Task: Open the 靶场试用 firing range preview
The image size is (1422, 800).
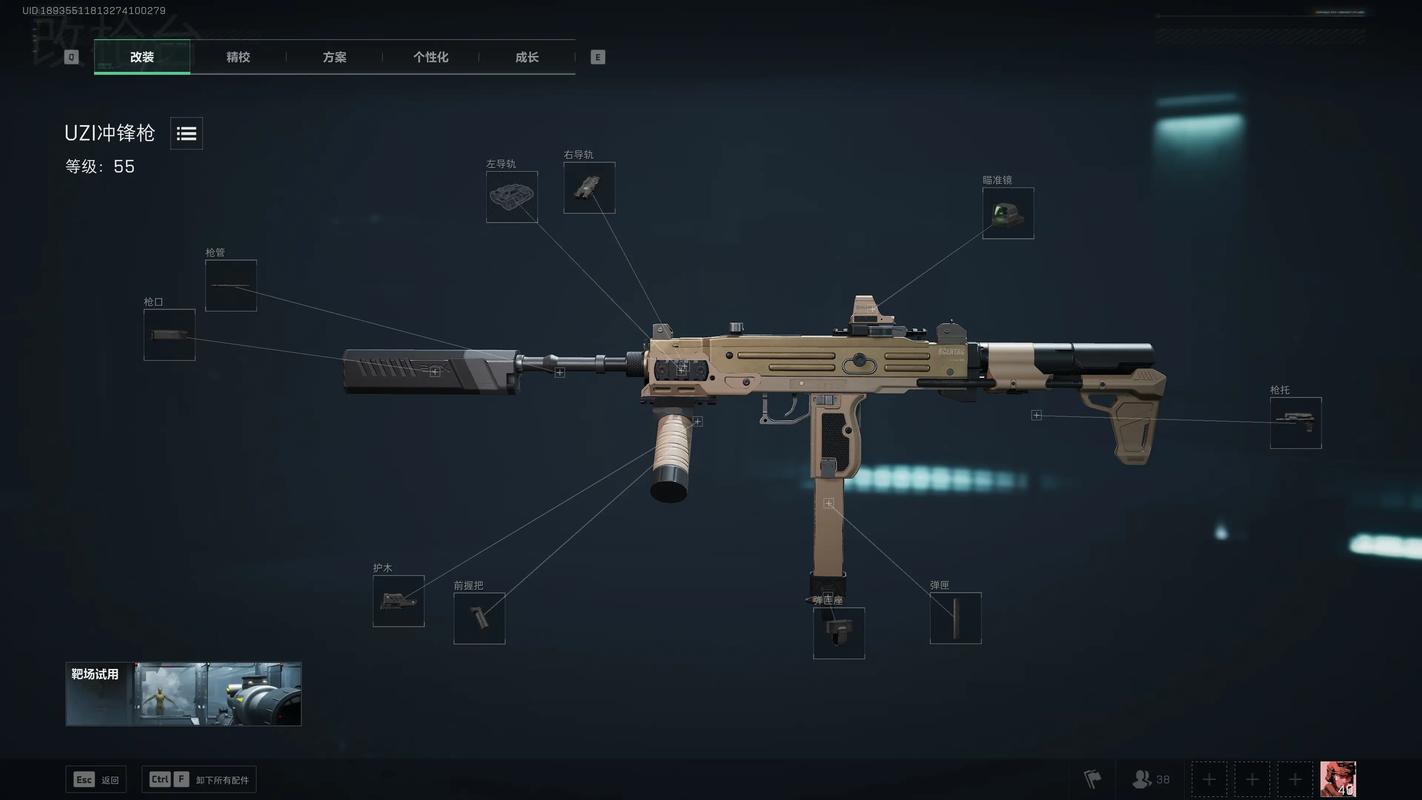Action: tap(184, 693)
